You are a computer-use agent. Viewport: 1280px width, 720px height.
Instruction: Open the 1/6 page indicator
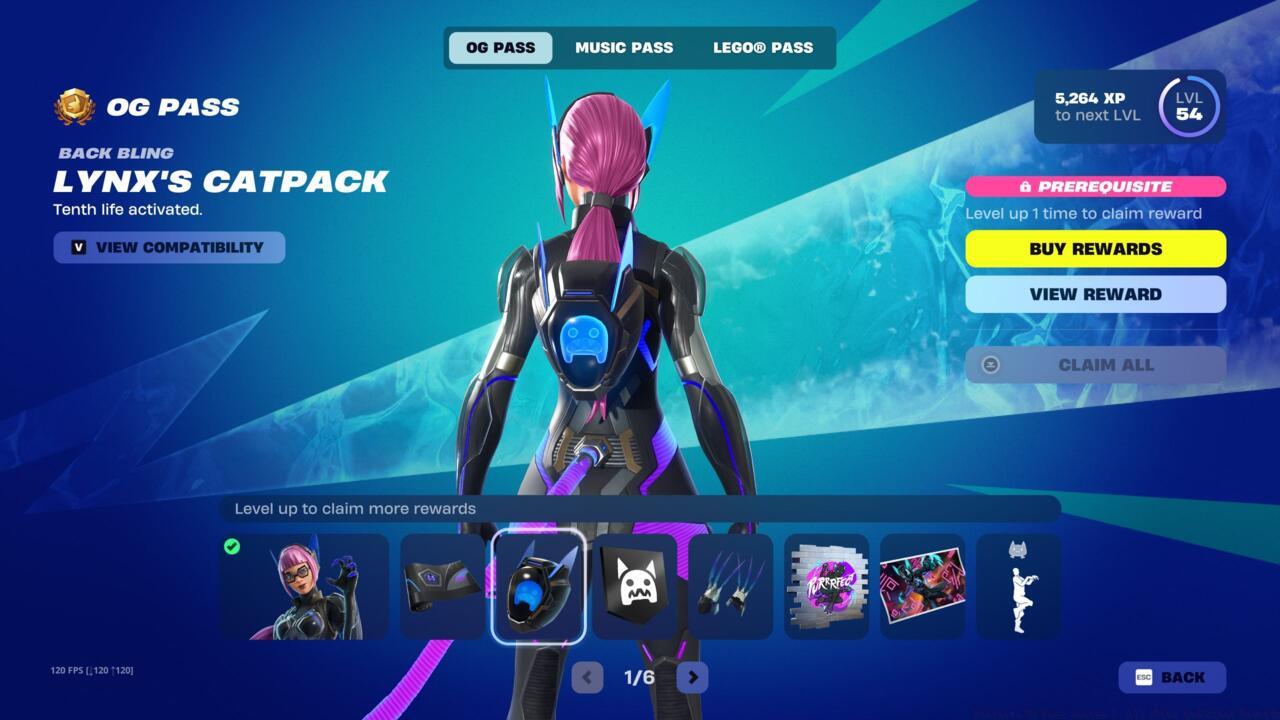(640, 677)
